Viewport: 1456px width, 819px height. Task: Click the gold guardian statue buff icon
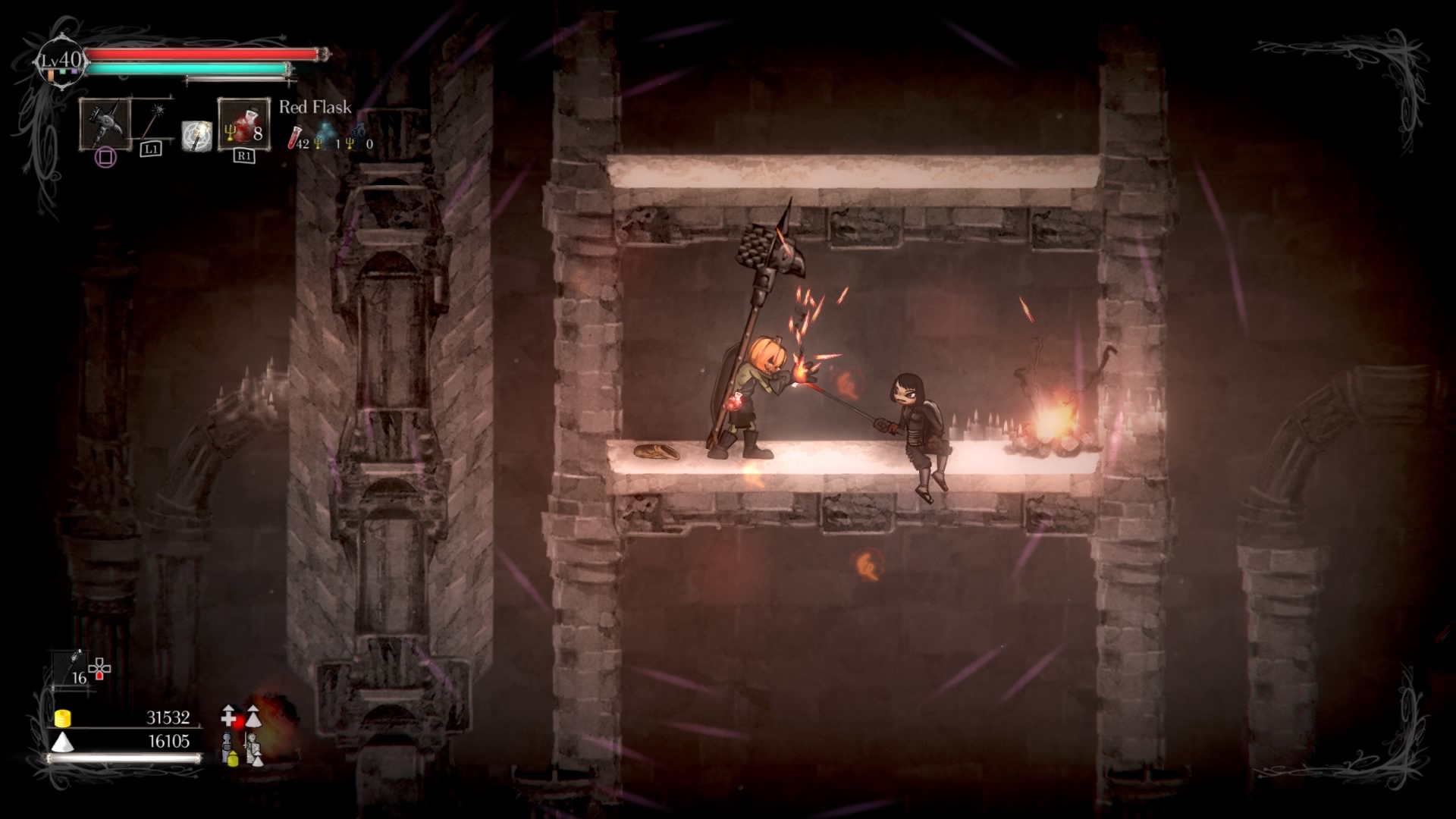click(229, 748)
